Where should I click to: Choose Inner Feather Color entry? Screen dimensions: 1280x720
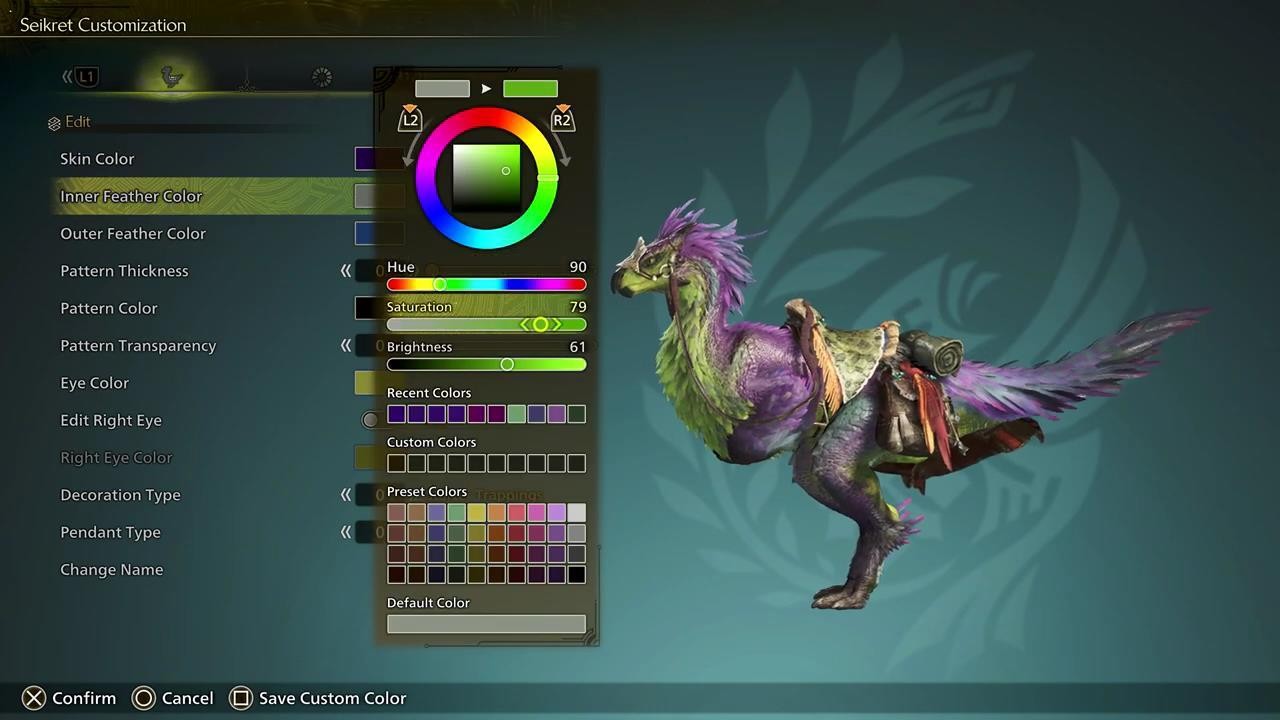click(131, 196)
